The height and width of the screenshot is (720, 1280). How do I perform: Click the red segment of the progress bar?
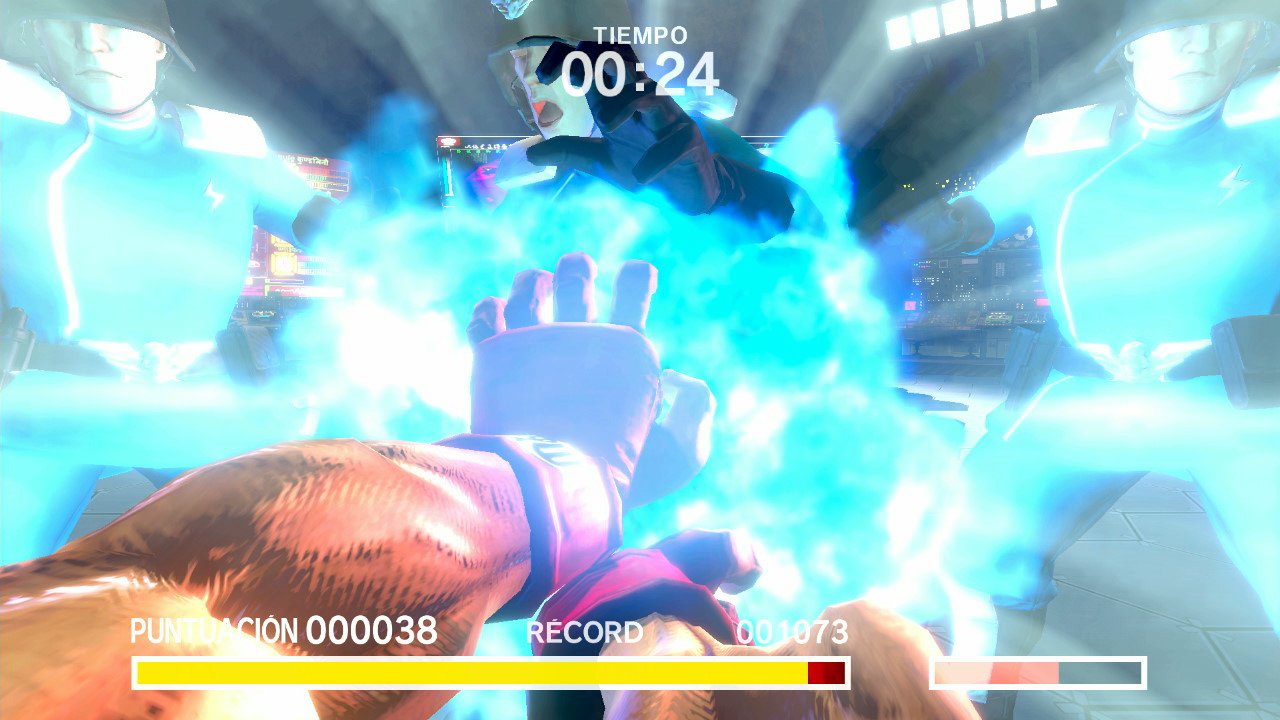click(826, 672)
